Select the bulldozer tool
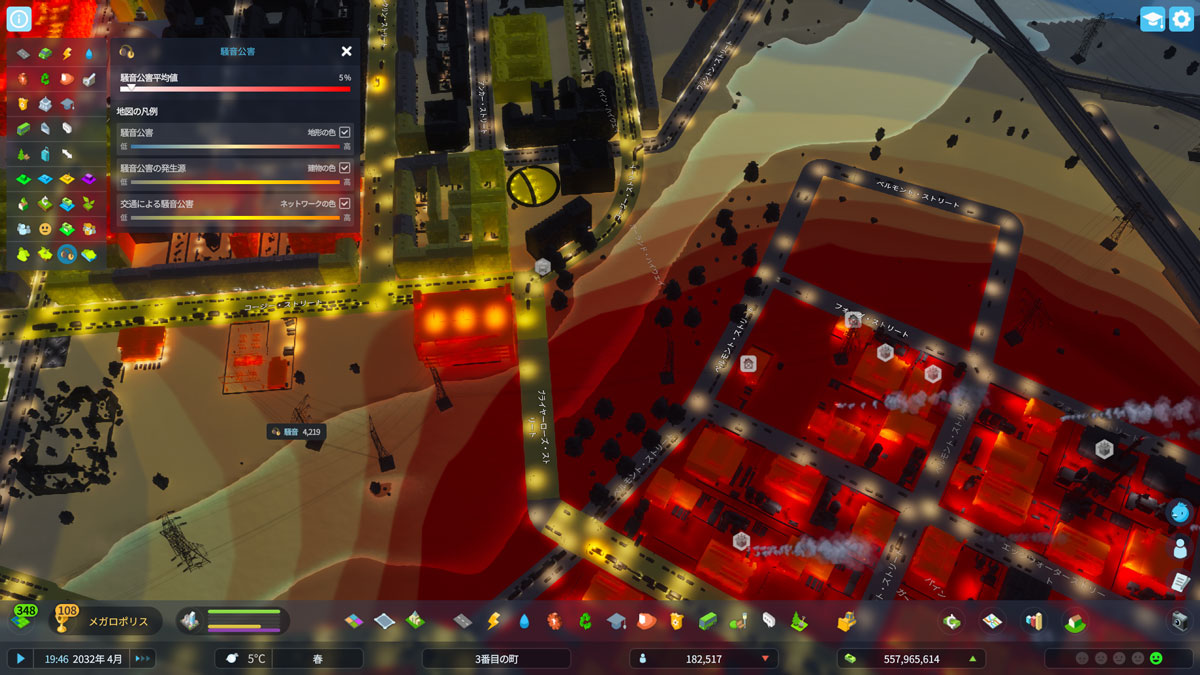Viewport: 1200px width, 675px height. [x=846, y=621]
